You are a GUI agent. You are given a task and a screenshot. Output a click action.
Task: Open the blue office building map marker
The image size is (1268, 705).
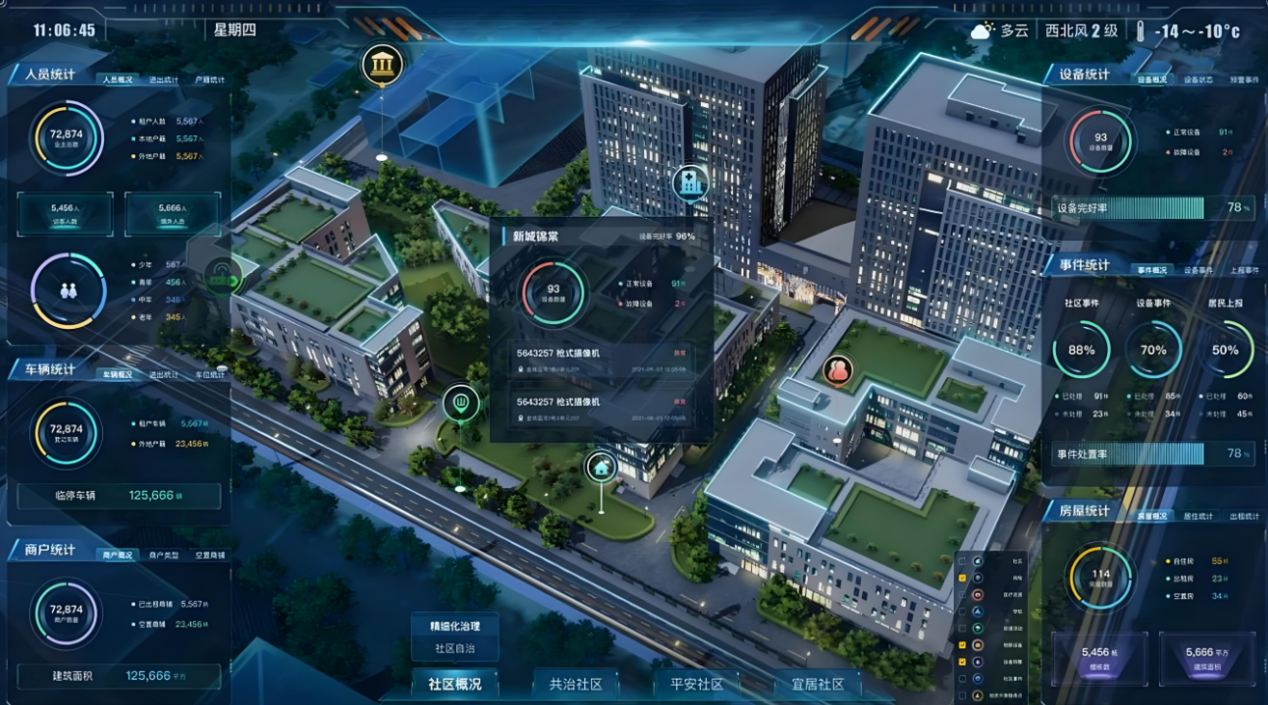tap(690, 184)
